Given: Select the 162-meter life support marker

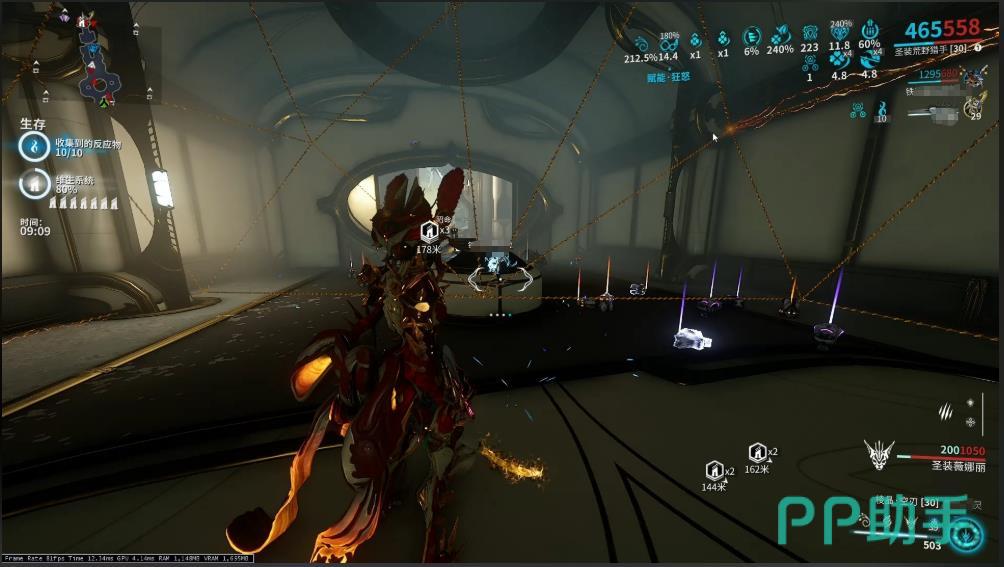Looking at the screenshot, I should [x=757, y=452].
